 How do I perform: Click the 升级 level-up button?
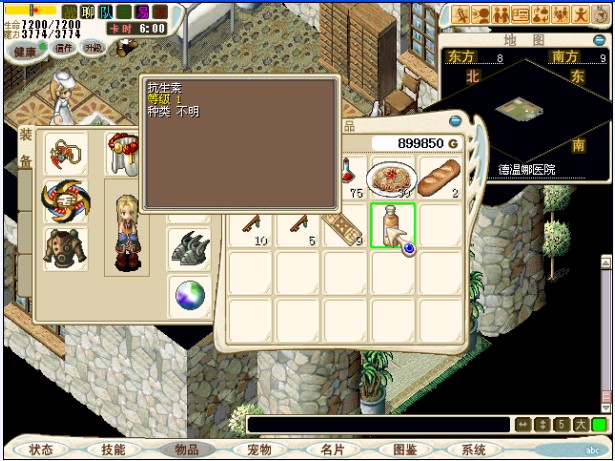click(93, 47)
